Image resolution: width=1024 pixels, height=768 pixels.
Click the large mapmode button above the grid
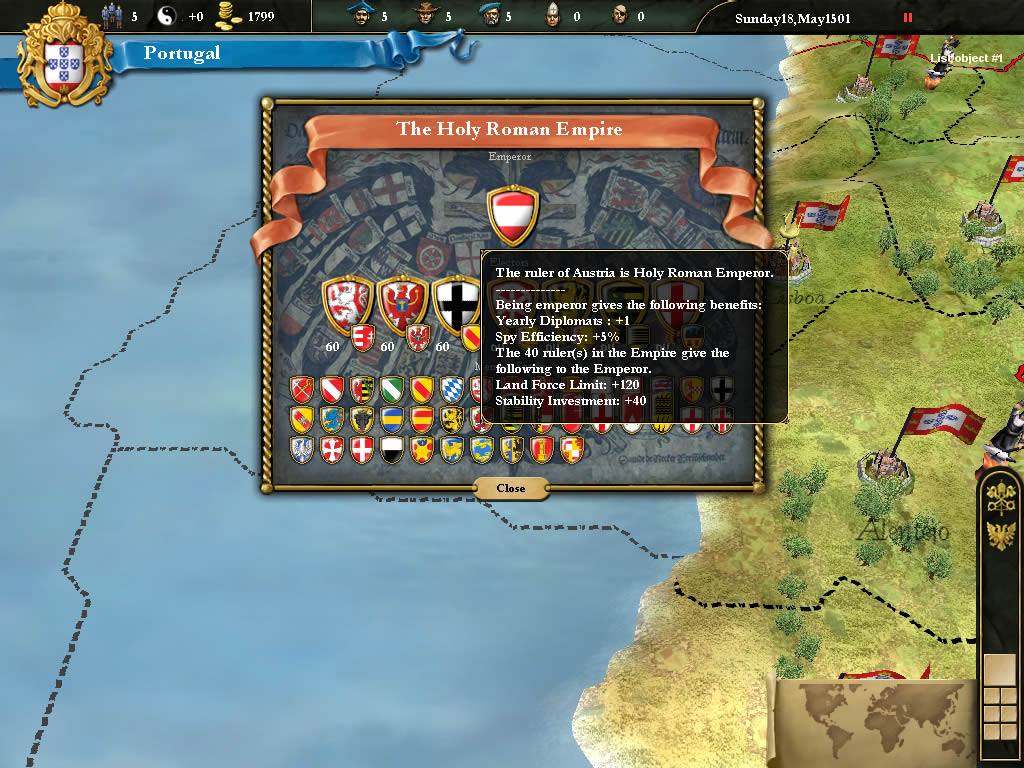tap(999, 668)
